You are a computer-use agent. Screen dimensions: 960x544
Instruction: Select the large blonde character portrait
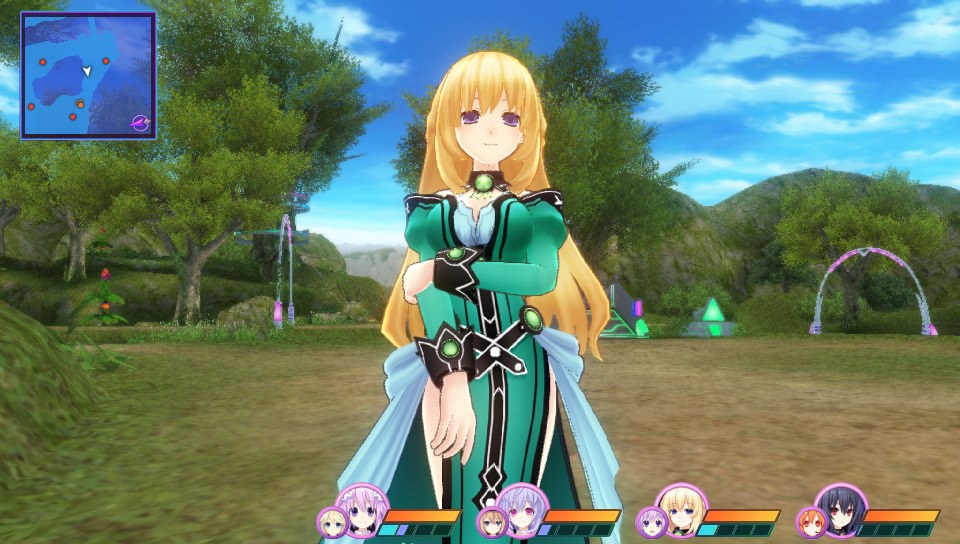pos(681,510)
